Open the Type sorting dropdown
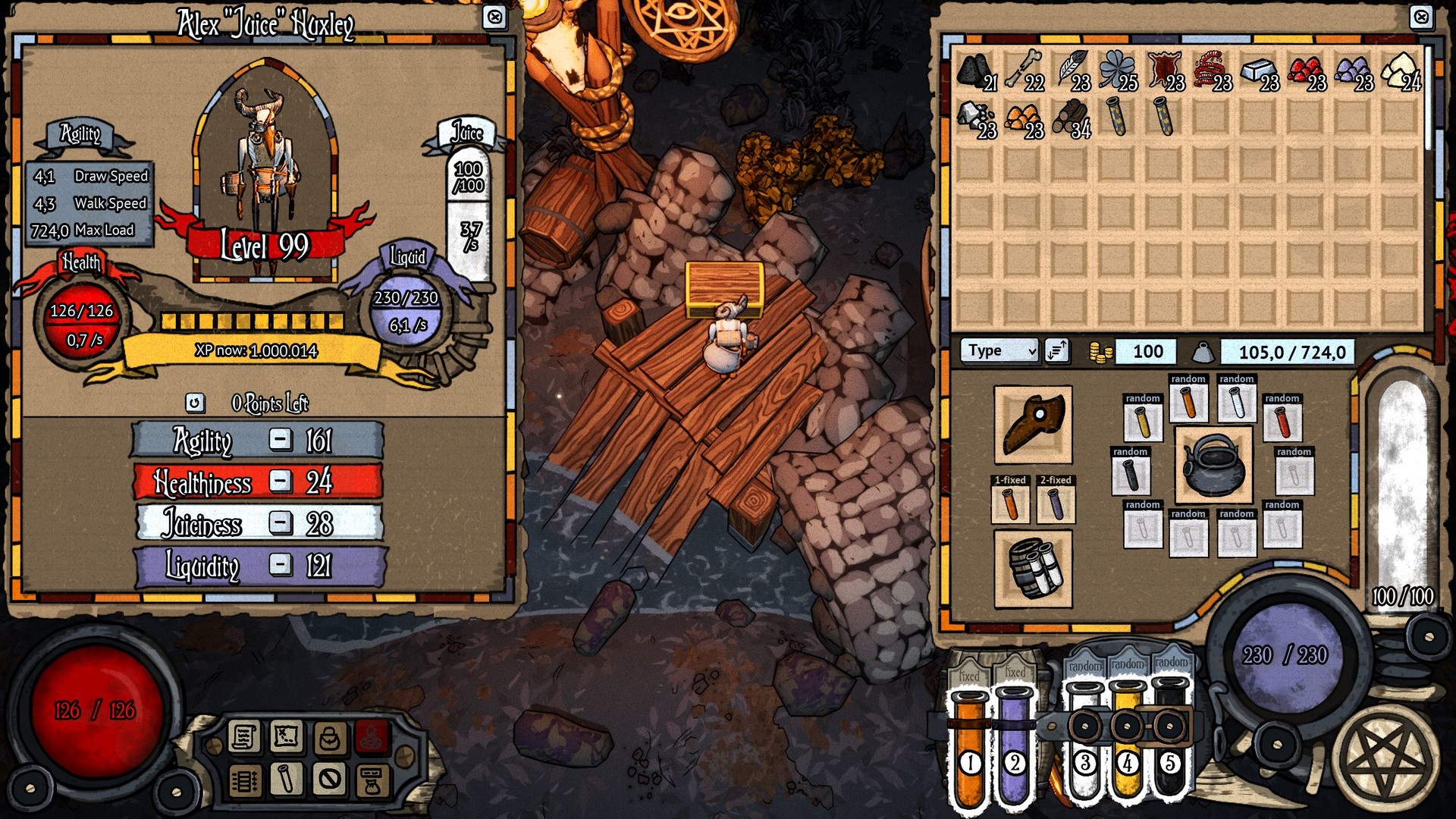Viewport: 1456px width, 819px height. (998, 350)
